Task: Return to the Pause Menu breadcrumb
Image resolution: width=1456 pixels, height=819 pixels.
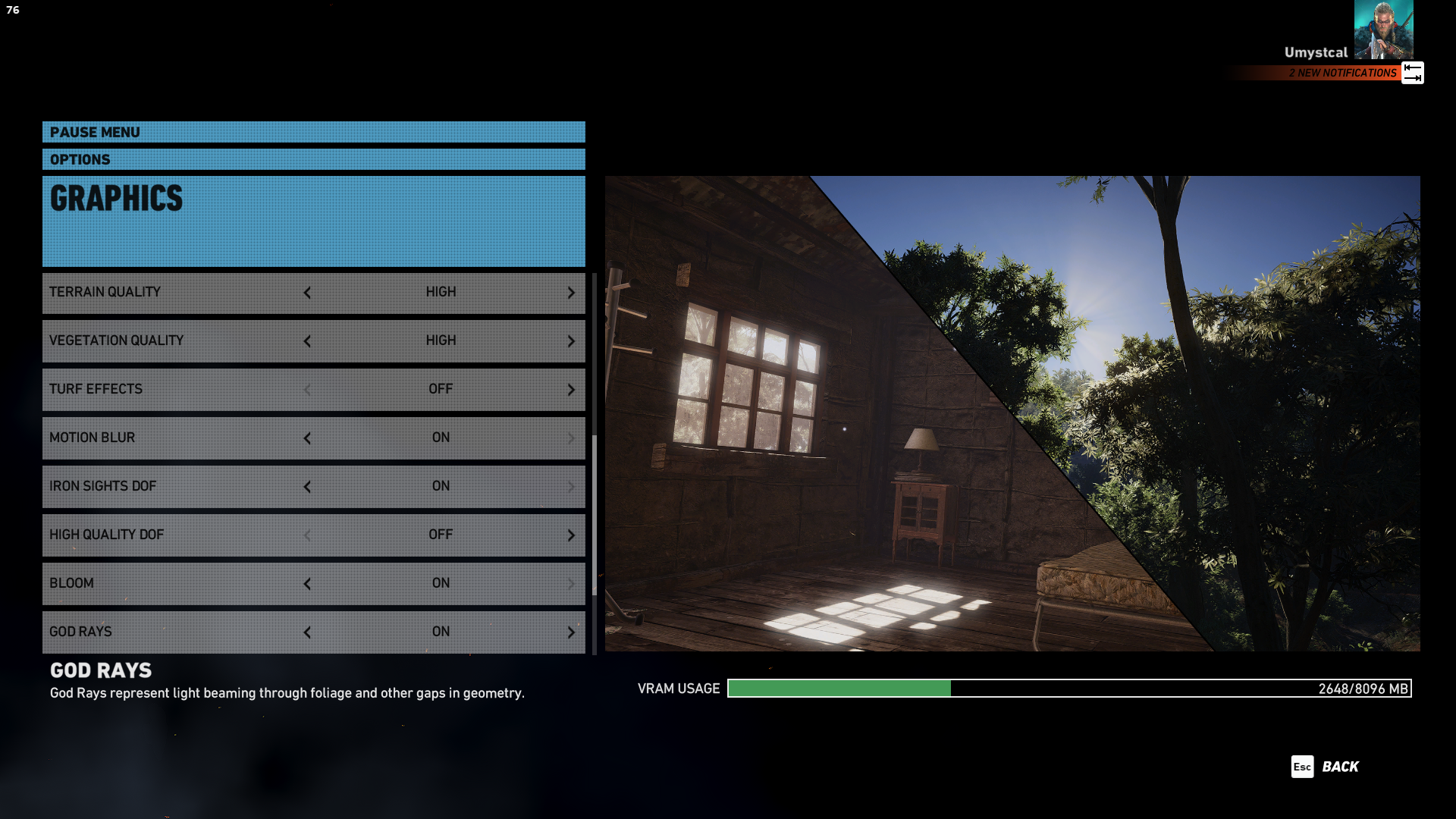Action: pos(95,132)
